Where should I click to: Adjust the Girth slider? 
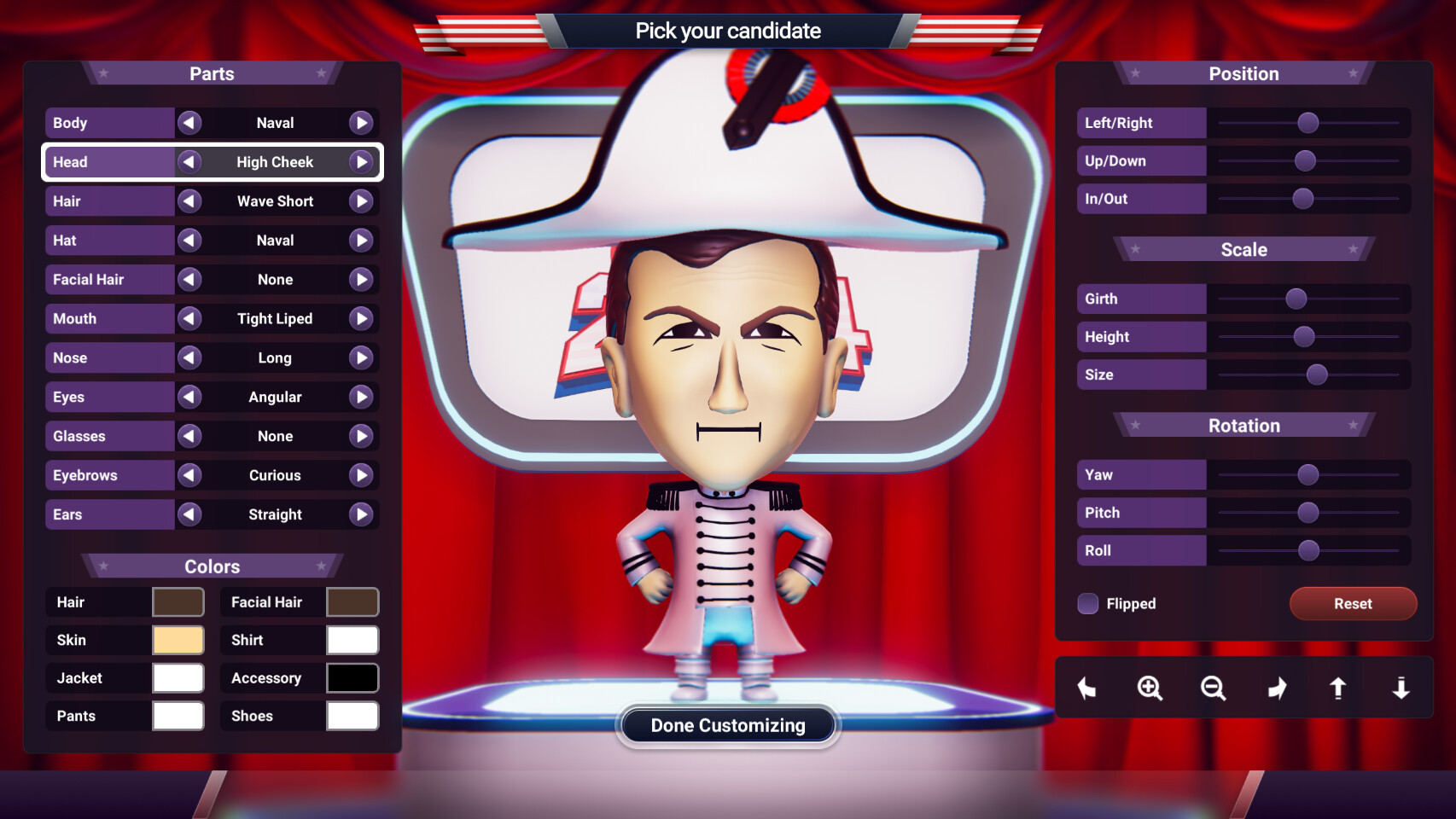(x=1296, y=299)
